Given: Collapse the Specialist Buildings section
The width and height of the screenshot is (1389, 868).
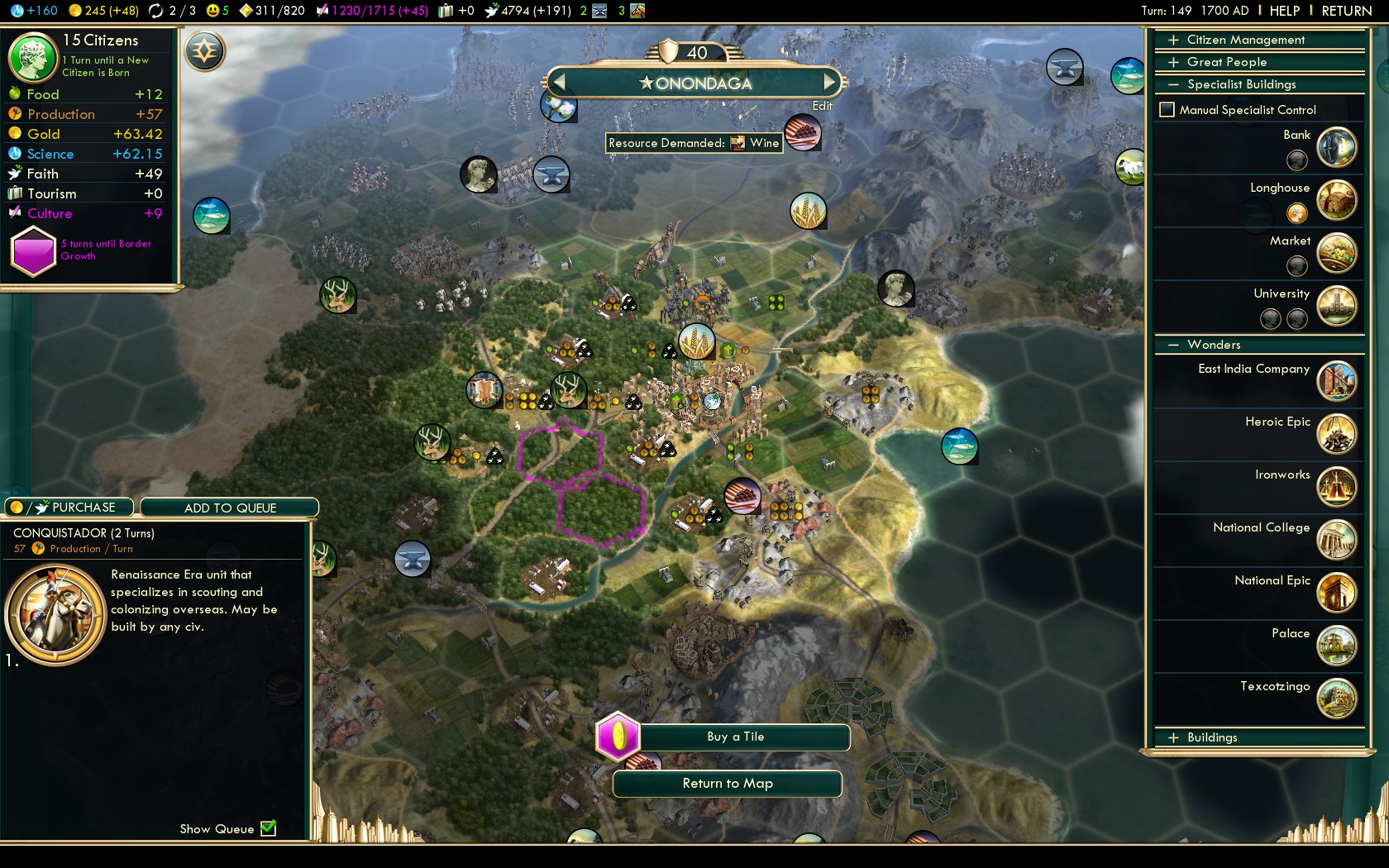Looking at the screenshot, I should tap(1240, 84).
